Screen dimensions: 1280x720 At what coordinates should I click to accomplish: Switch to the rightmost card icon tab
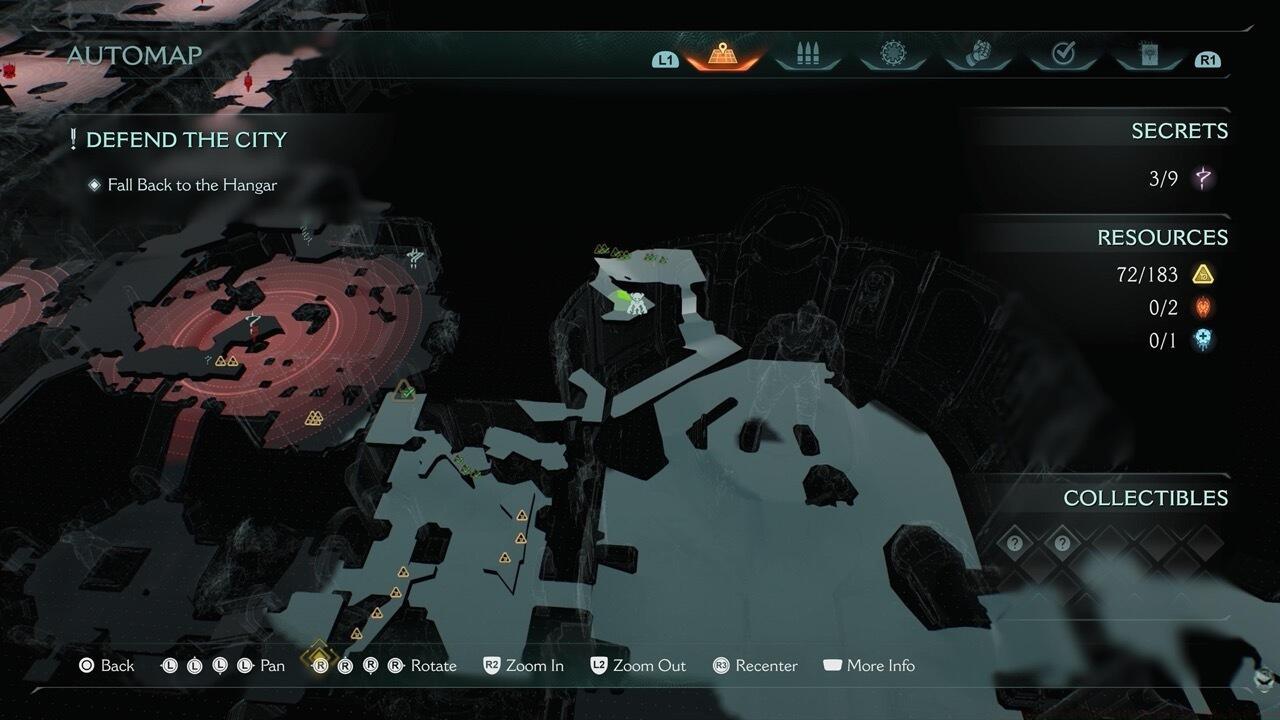[x=1148, y=56]
